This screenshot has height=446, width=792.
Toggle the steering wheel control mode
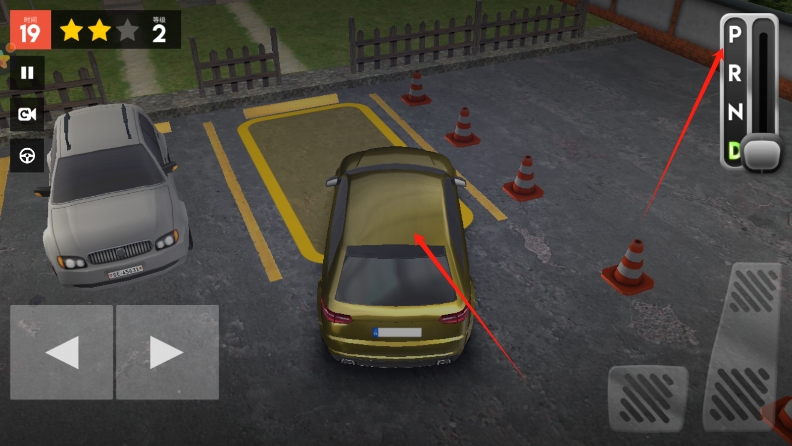click(27, 155)
